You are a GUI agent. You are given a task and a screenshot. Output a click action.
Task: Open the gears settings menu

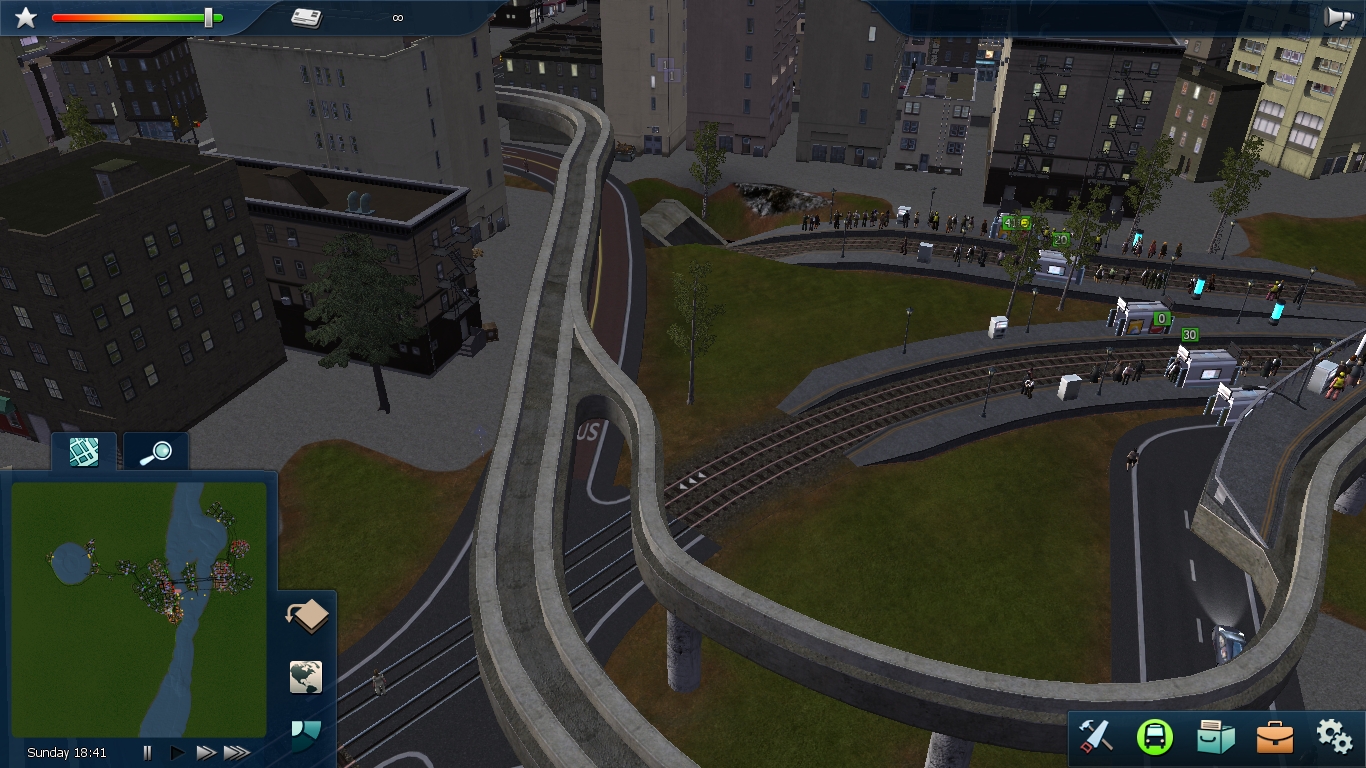point(1334,736)
